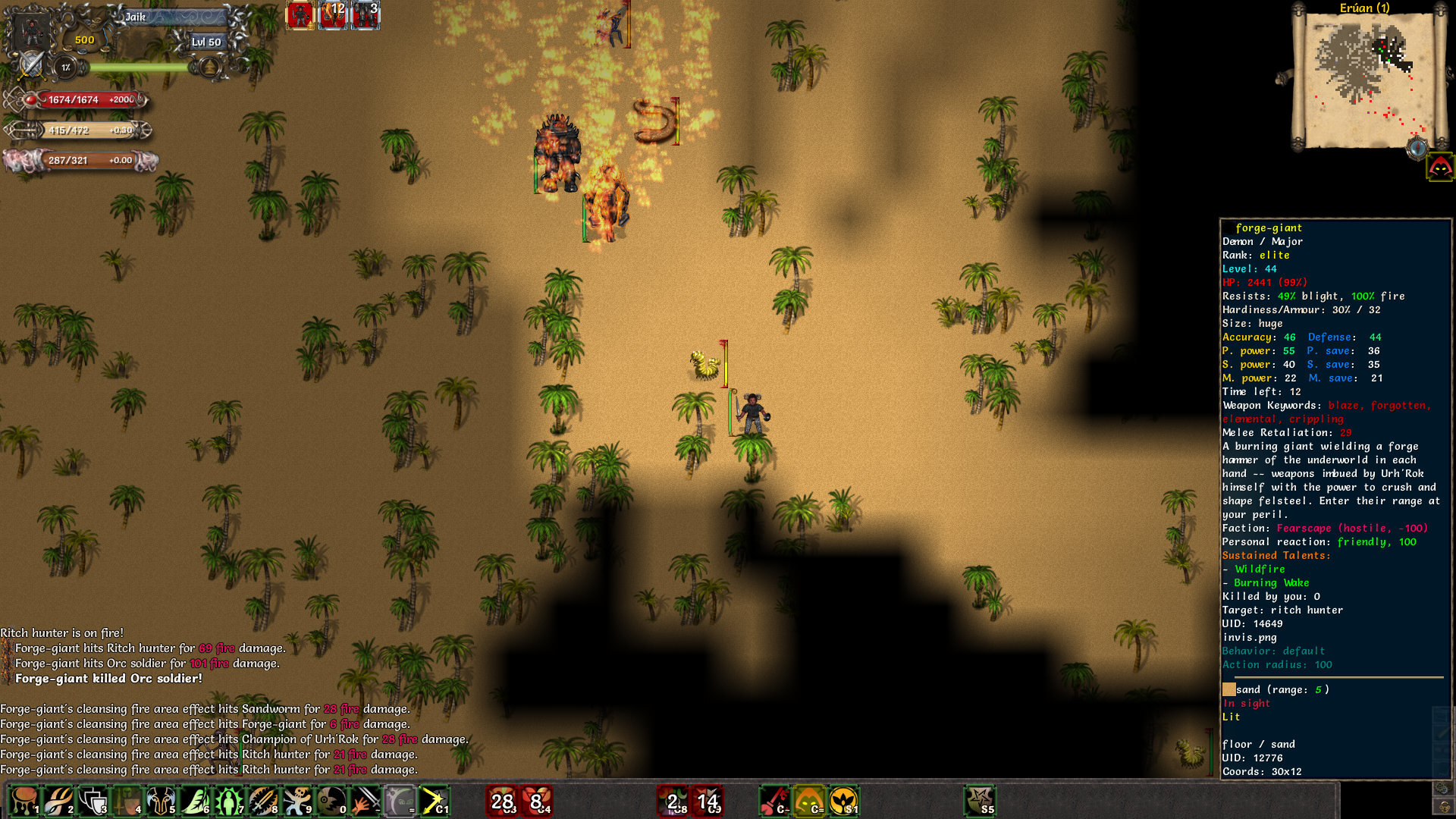
Task: Trigger the leaf-and-sword talent in slot 8
Action: click(x=263, y=802)
